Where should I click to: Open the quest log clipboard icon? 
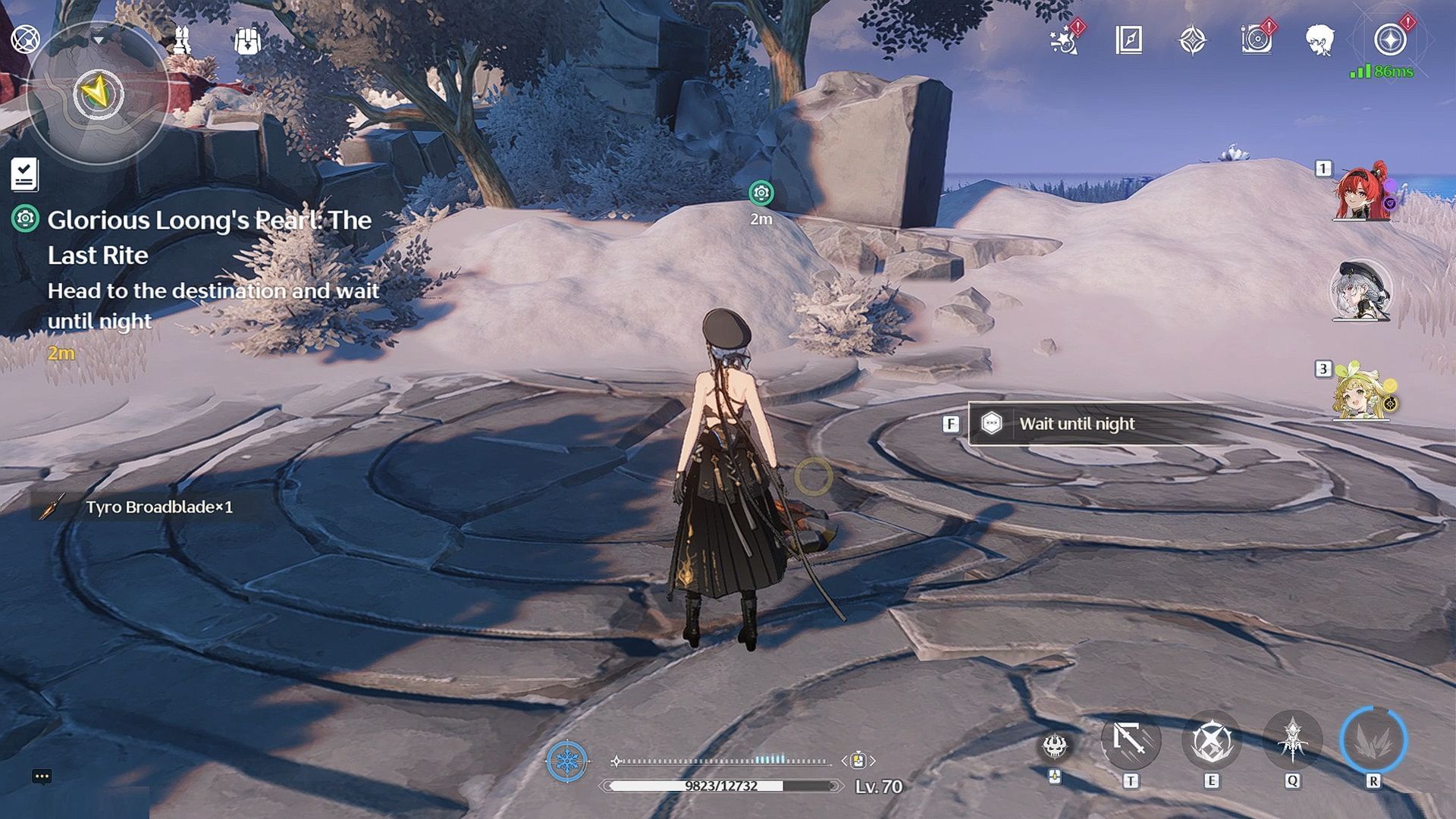24,174
